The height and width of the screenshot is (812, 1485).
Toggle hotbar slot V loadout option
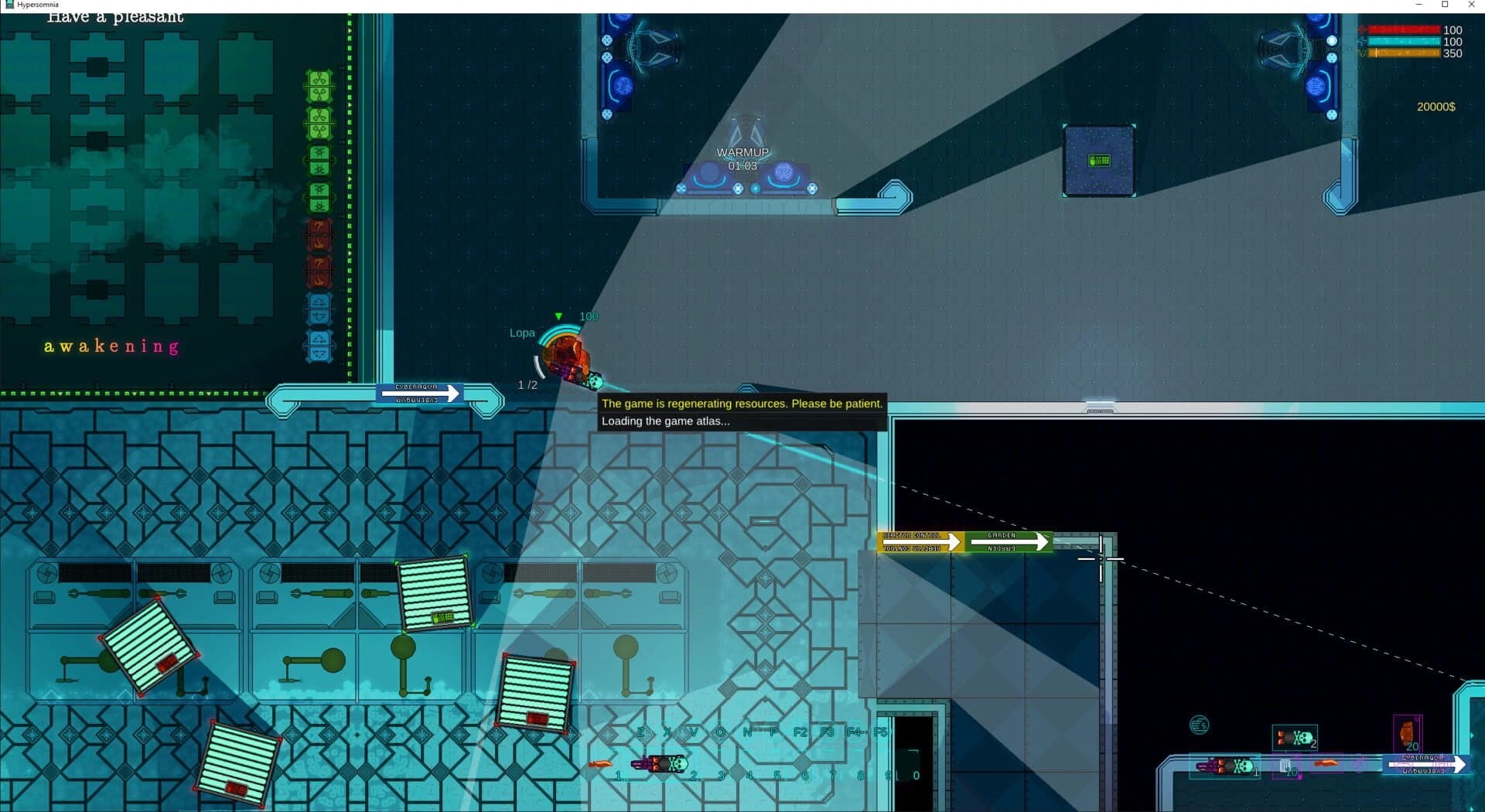click(x=694, y=733)
